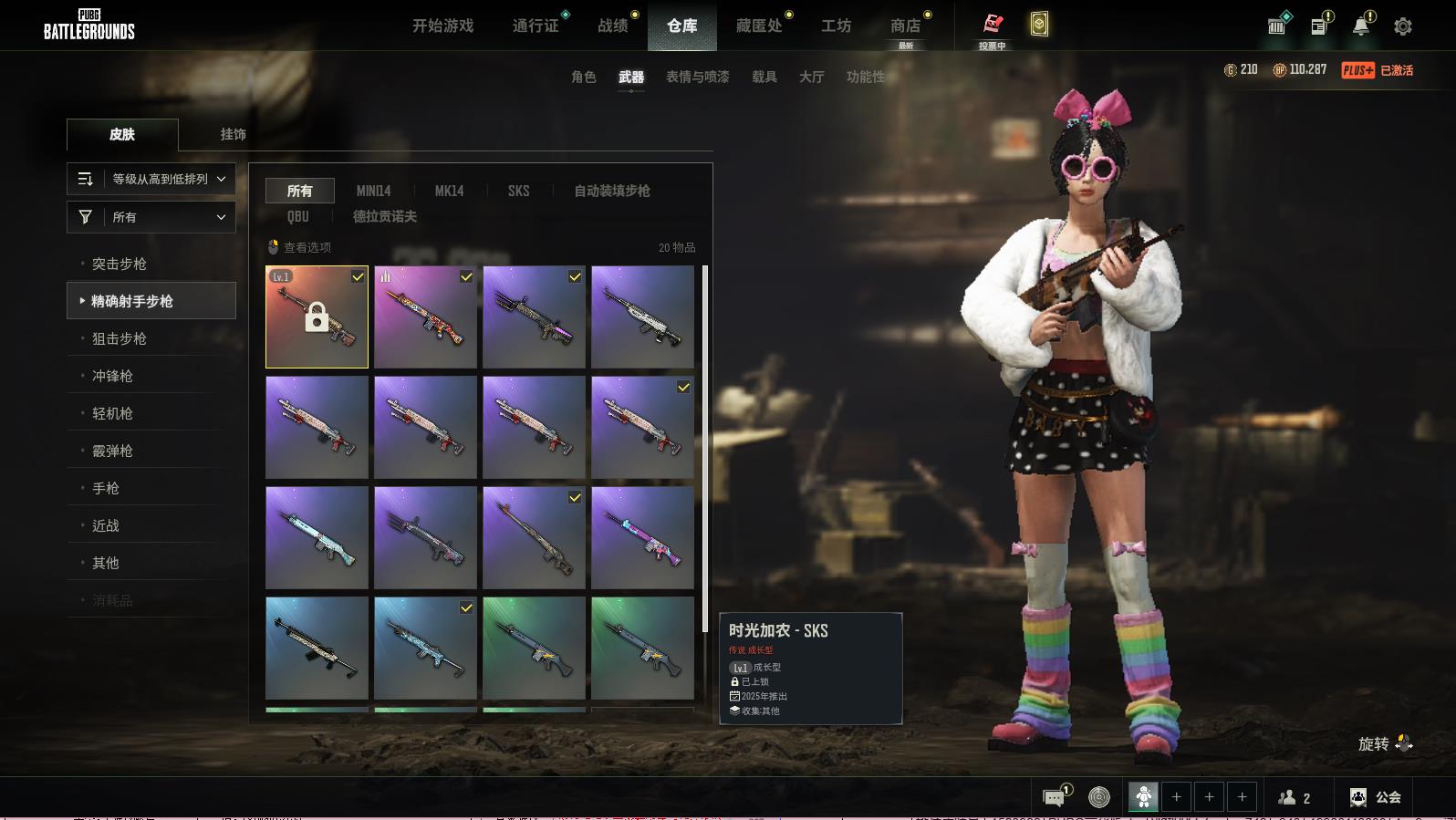Open the 表情与喷漆 tab
This screenshot has width=1456, height=820.
coord(697,77)
